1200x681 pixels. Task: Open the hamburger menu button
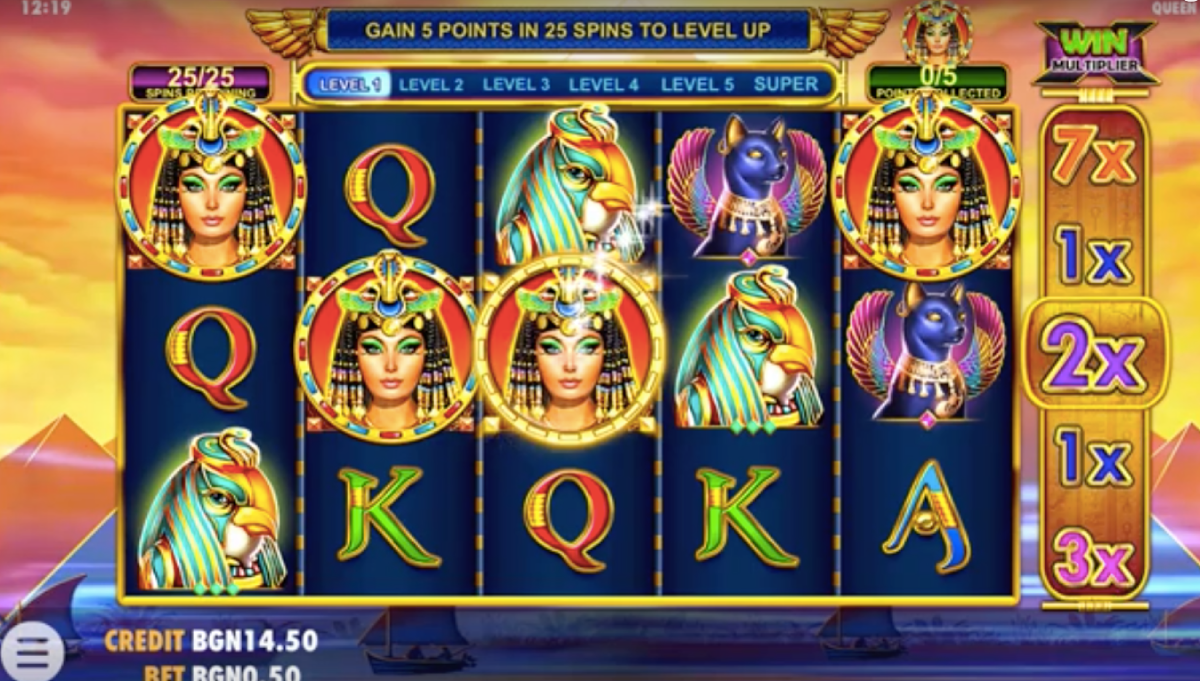pos(32,652)
